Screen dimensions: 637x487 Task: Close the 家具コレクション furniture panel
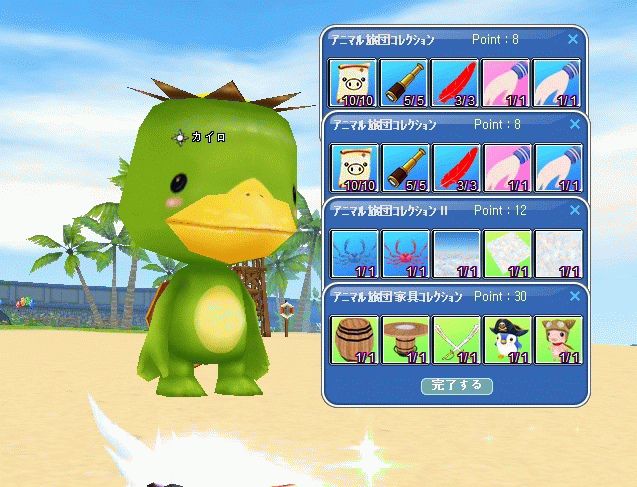click(574, 297)
